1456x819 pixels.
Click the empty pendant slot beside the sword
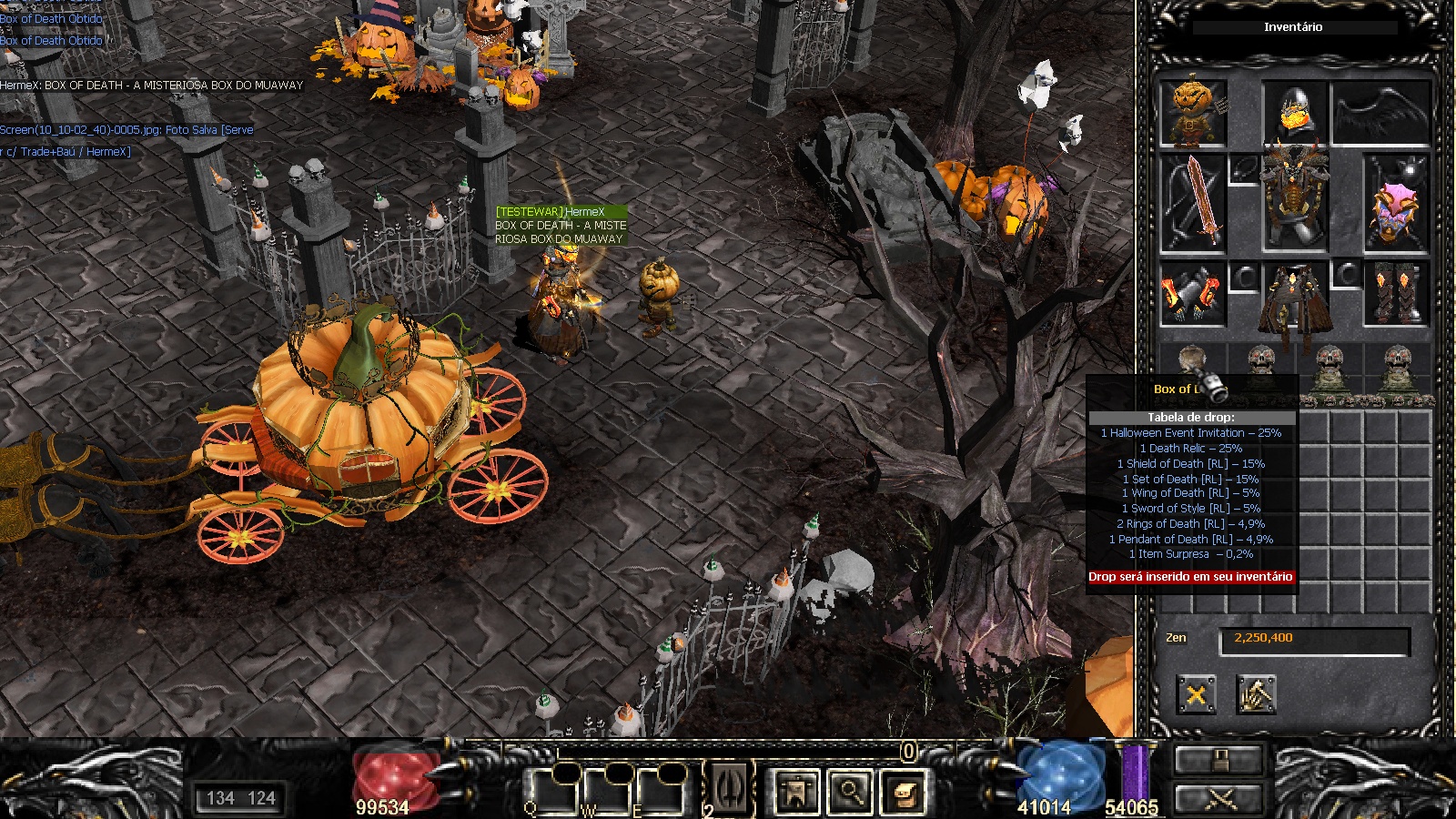coord(1243,169)
